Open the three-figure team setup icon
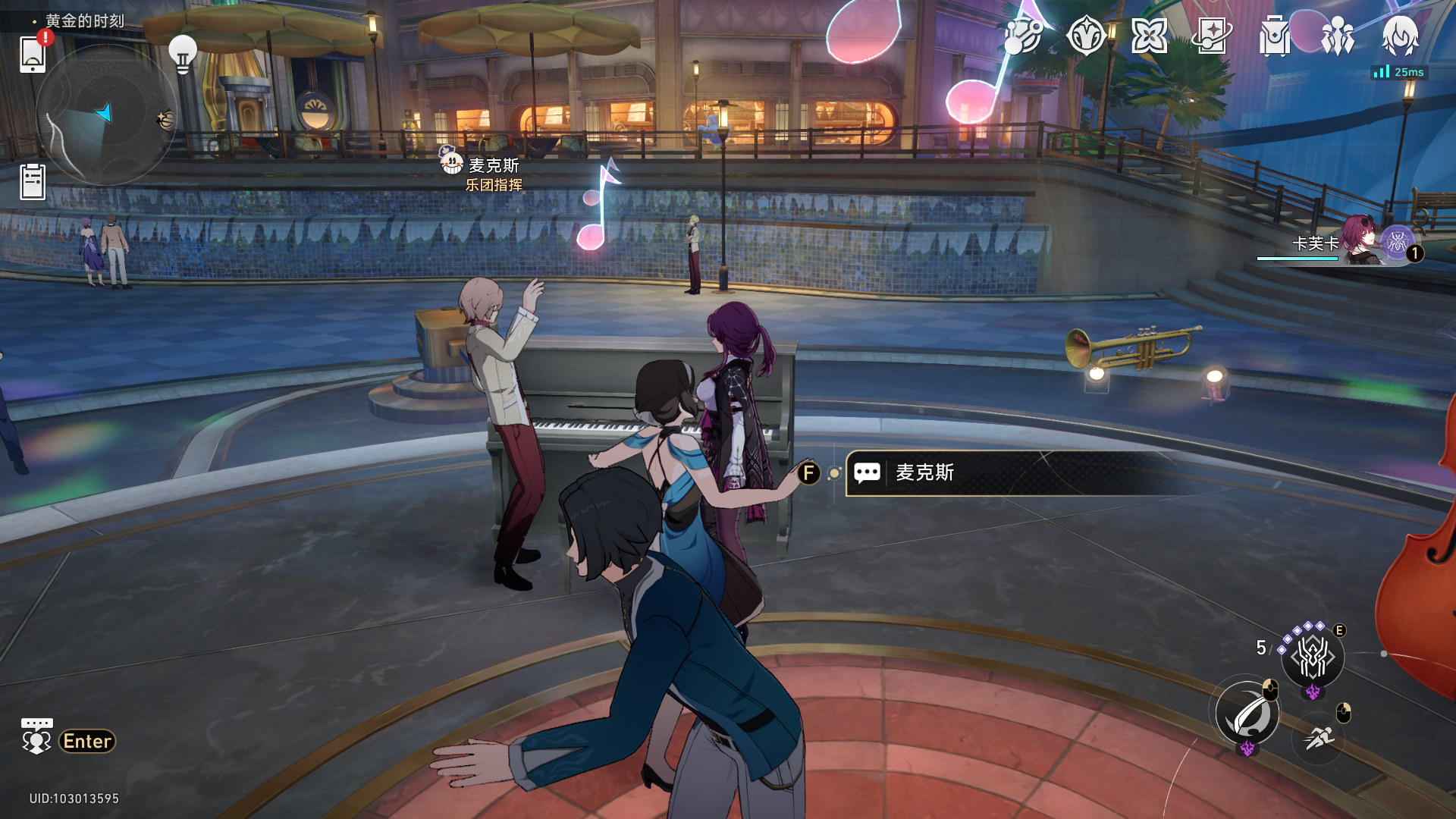 (x=1338, y=36)
